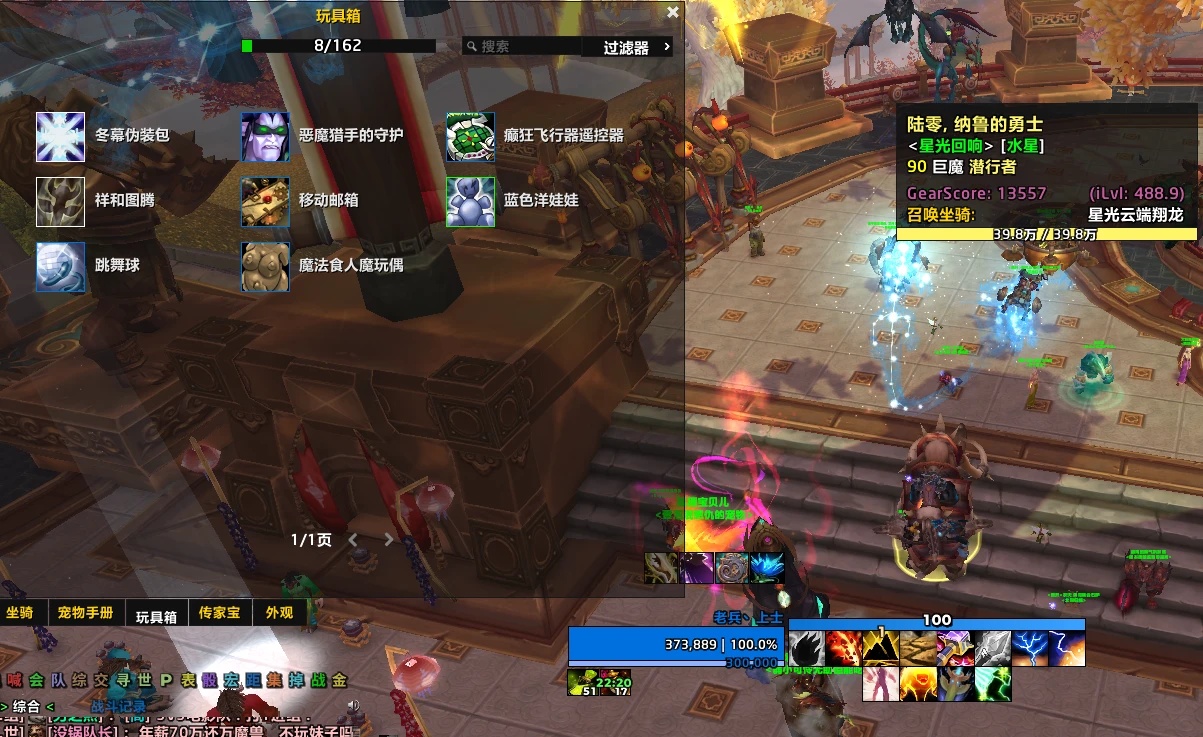
Task: Summon the 移动邮箱 toy
Action: point(265,202)
